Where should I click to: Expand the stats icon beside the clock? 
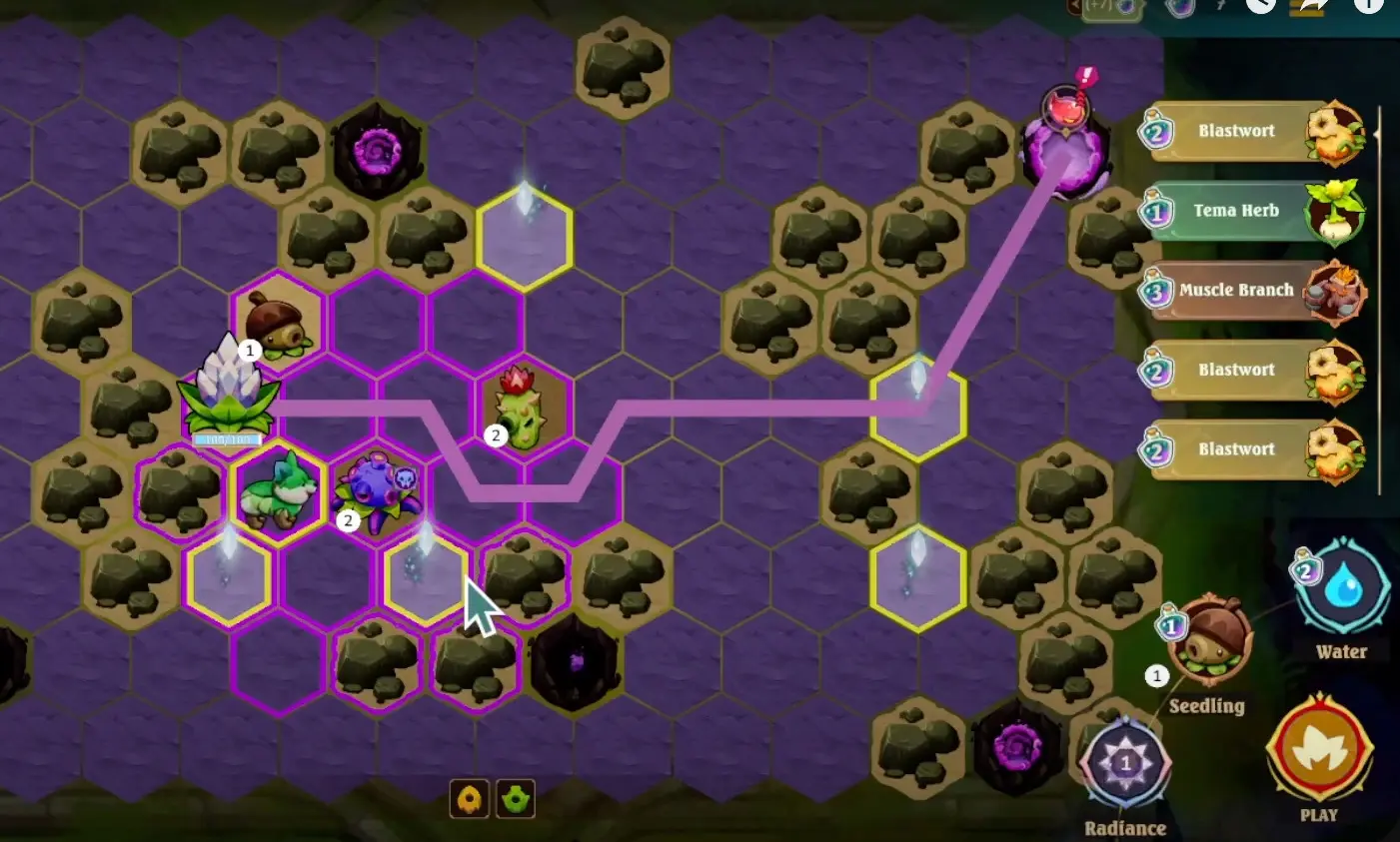1307,9
